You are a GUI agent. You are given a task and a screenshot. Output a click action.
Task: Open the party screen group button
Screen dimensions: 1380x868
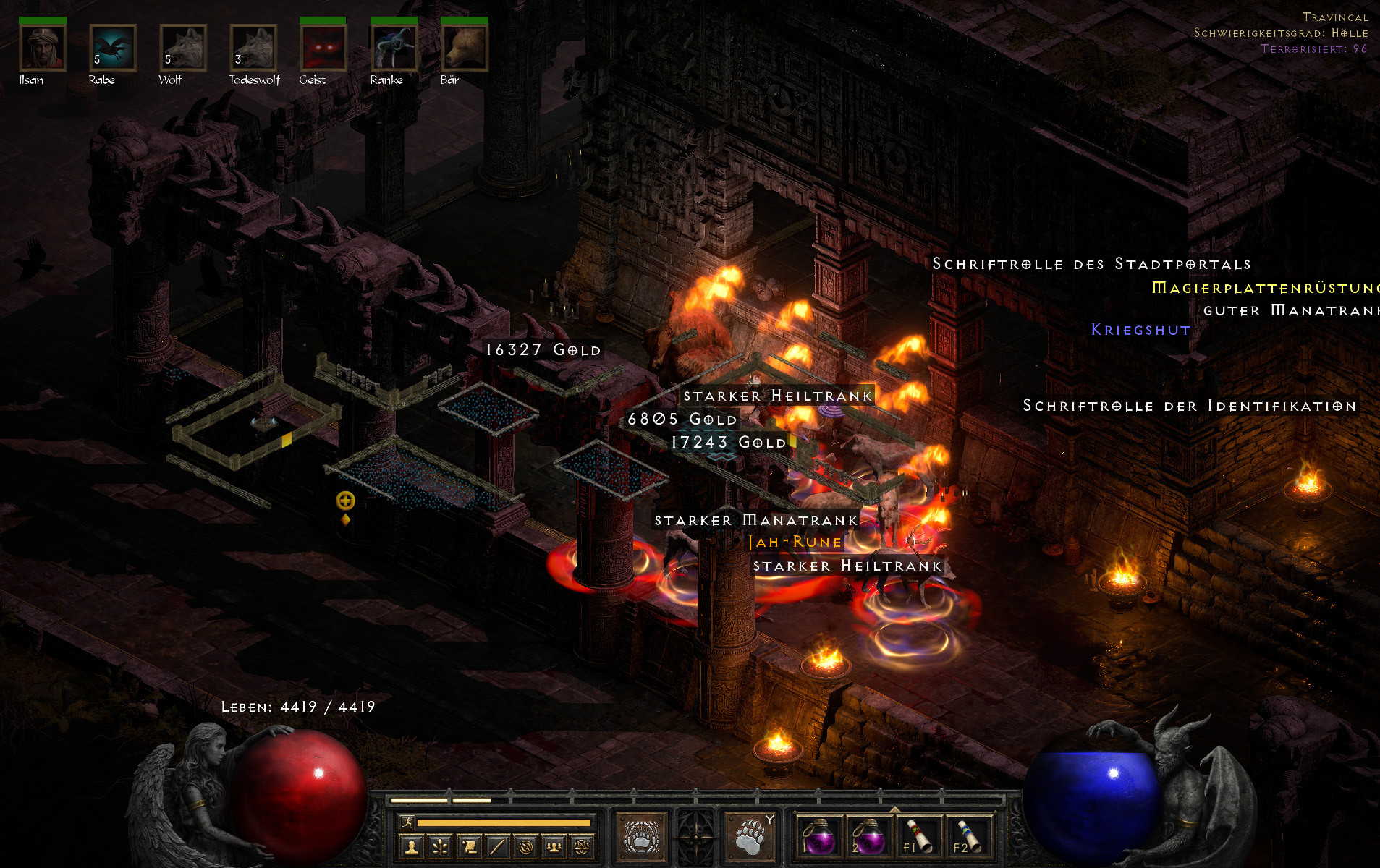pos(554,846)
